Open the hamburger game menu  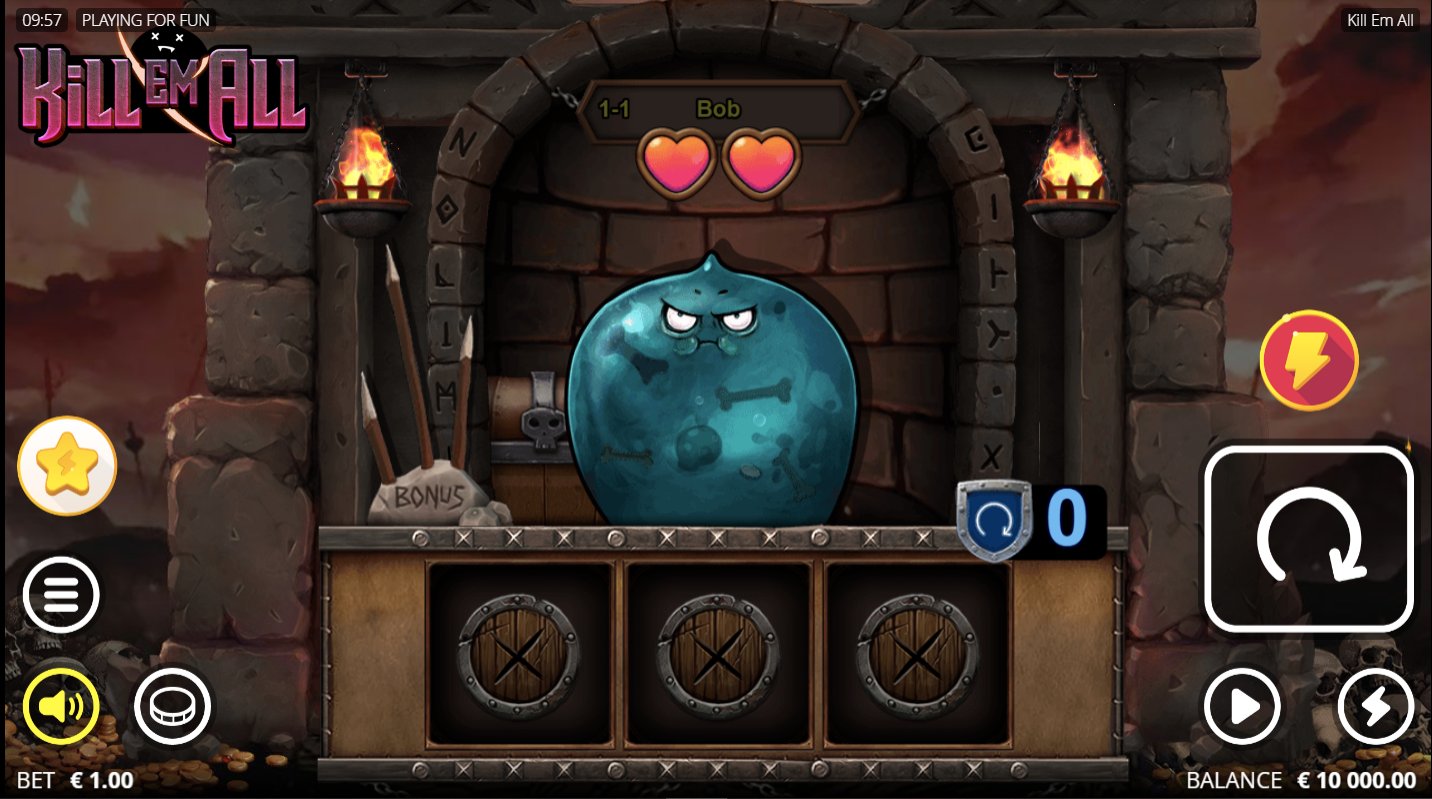click(x=61, y=595)
